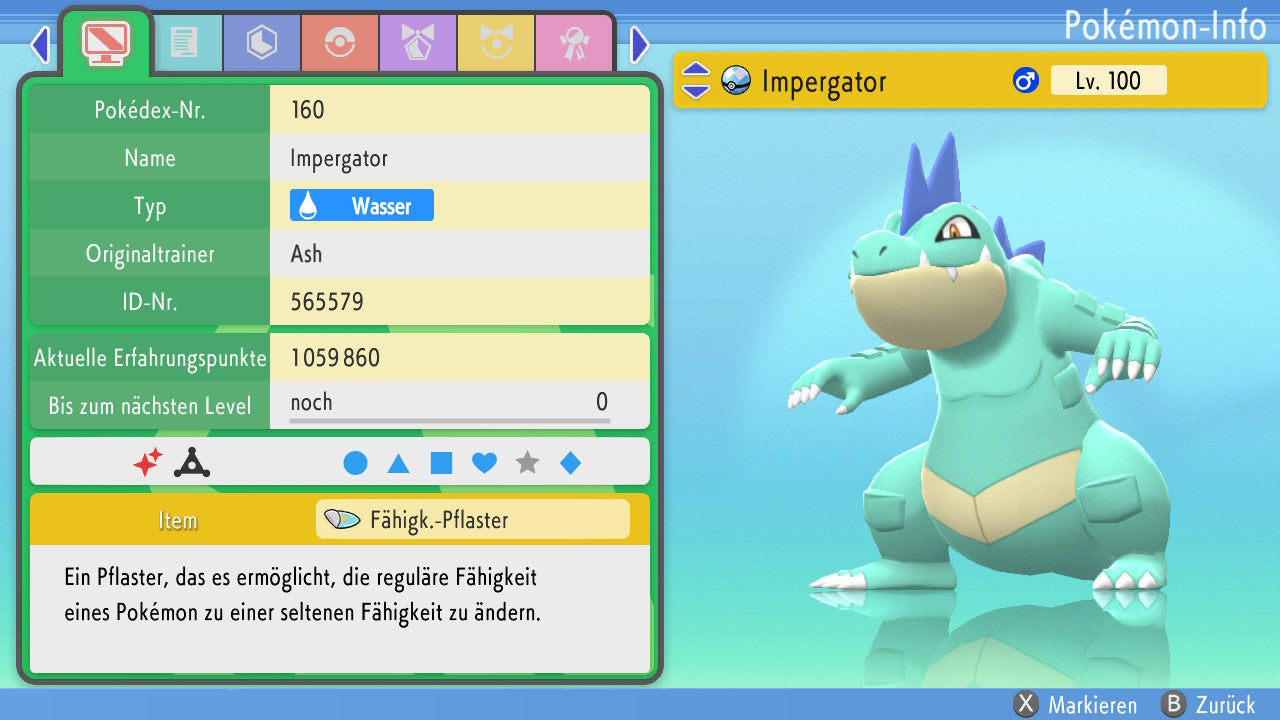Open the purple bow ribbon tab
The image size is (1280, 720).
[417, 43]
